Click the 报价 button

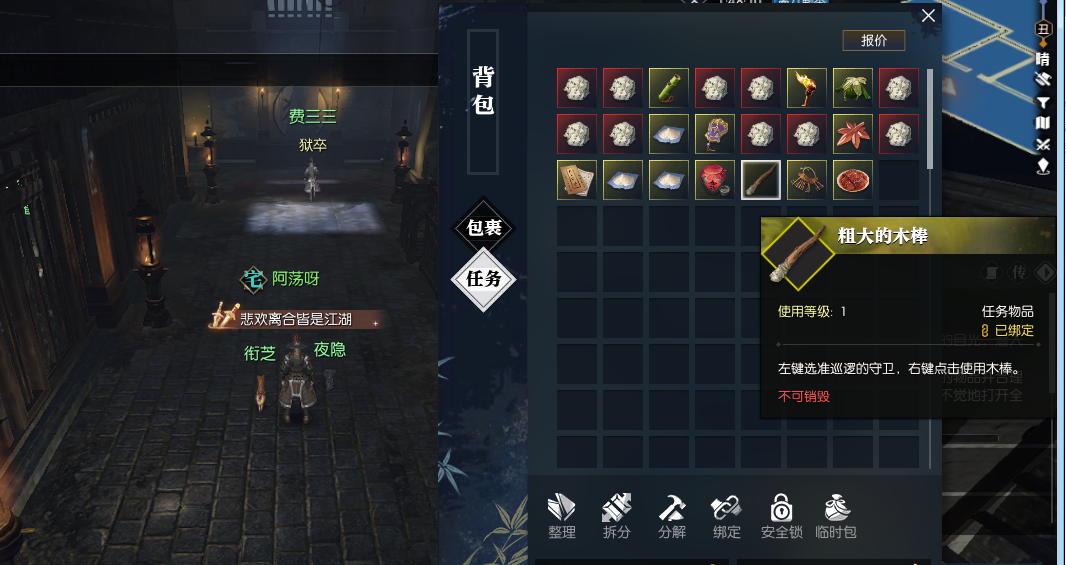point(873,40)
